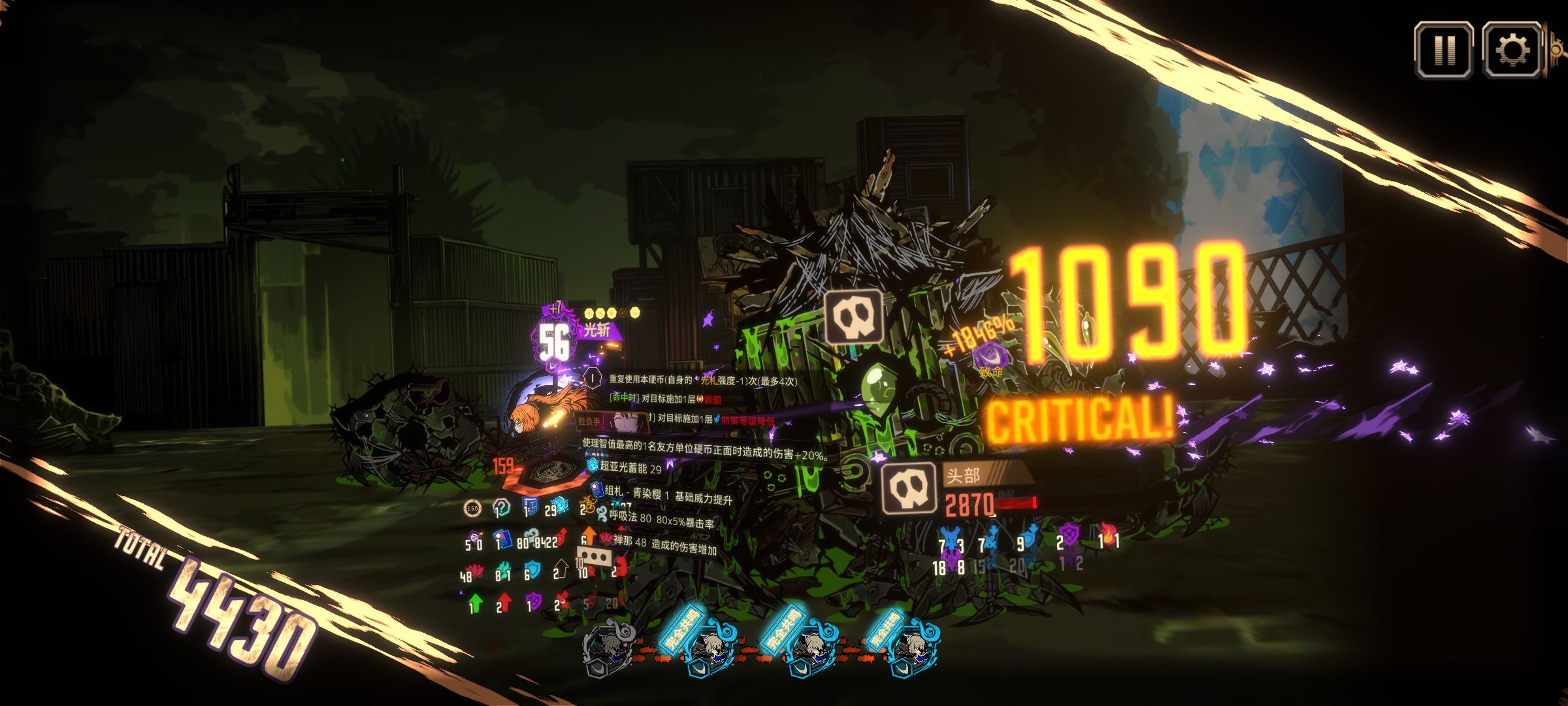Pause the battle
The image size is (1568, 706).
coord(1444,50)
